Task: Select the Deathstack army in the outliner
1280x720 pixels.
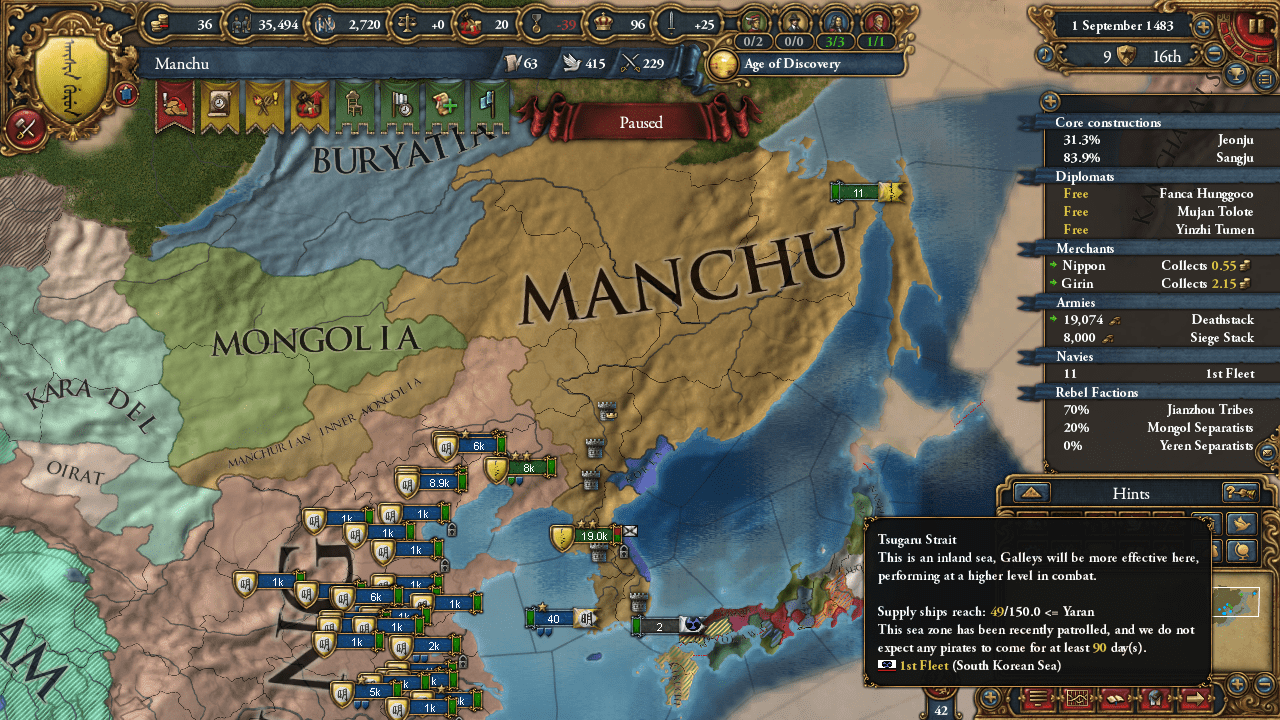Action: (x=1200, y=320)
